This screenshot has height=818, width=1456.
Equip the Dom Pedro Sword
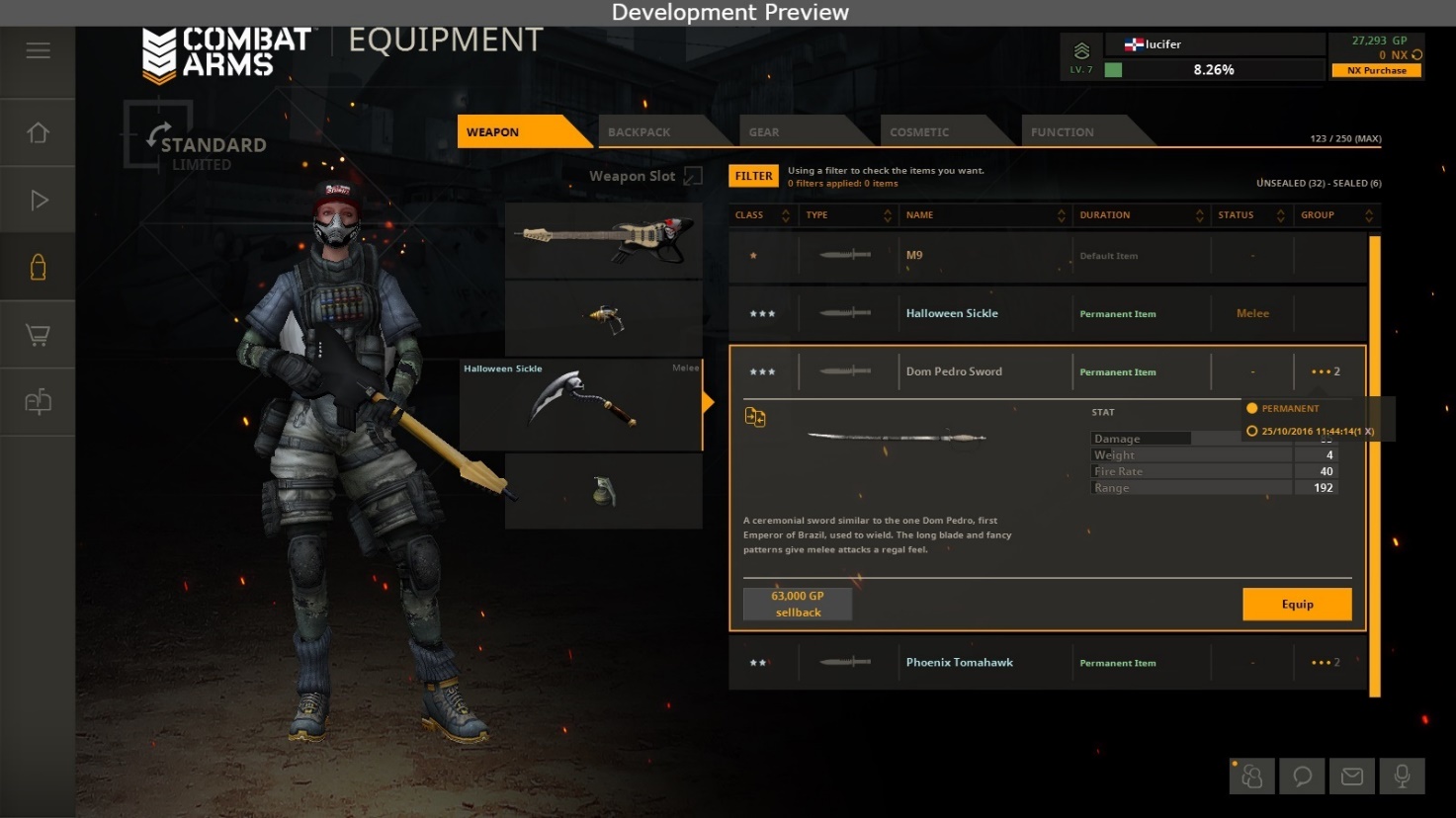point(1296,605)
